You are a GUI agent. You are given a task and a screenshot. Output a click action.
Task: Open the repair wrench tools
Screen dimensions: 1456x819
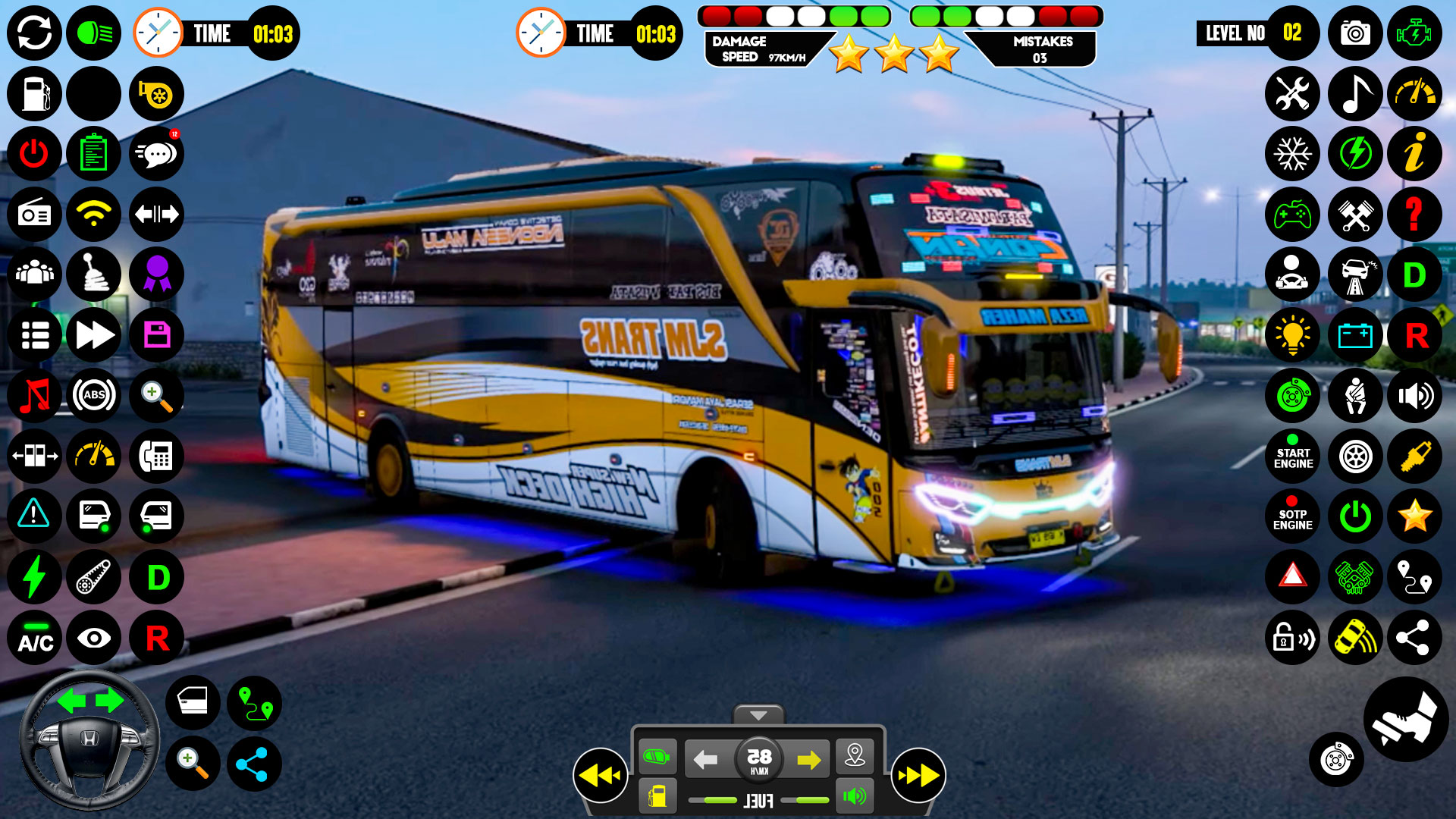tap(1292, 94)
